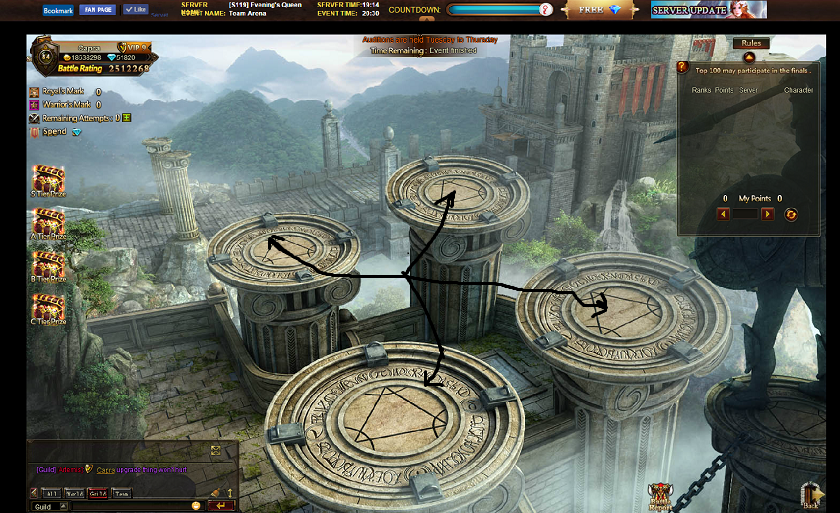Open the B Tier Prize chest

(x=48, y=265)
